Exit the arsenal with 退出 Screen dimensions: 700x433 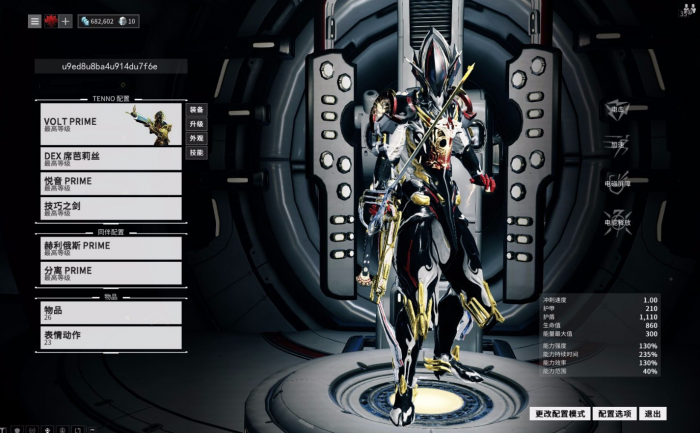click(653, 413)
